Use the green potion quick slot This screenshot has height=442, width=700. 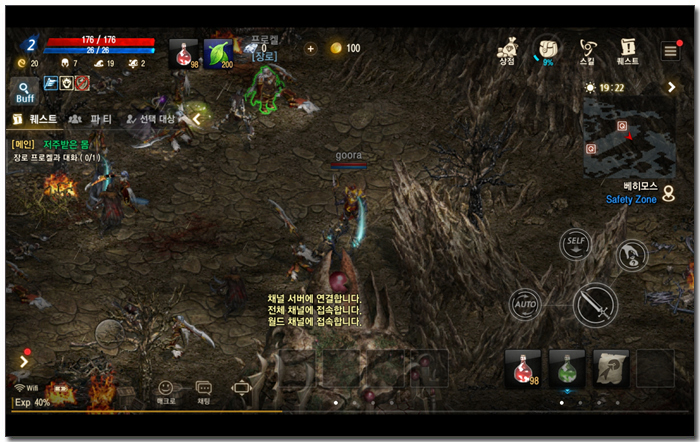click(x=567, y=368)
